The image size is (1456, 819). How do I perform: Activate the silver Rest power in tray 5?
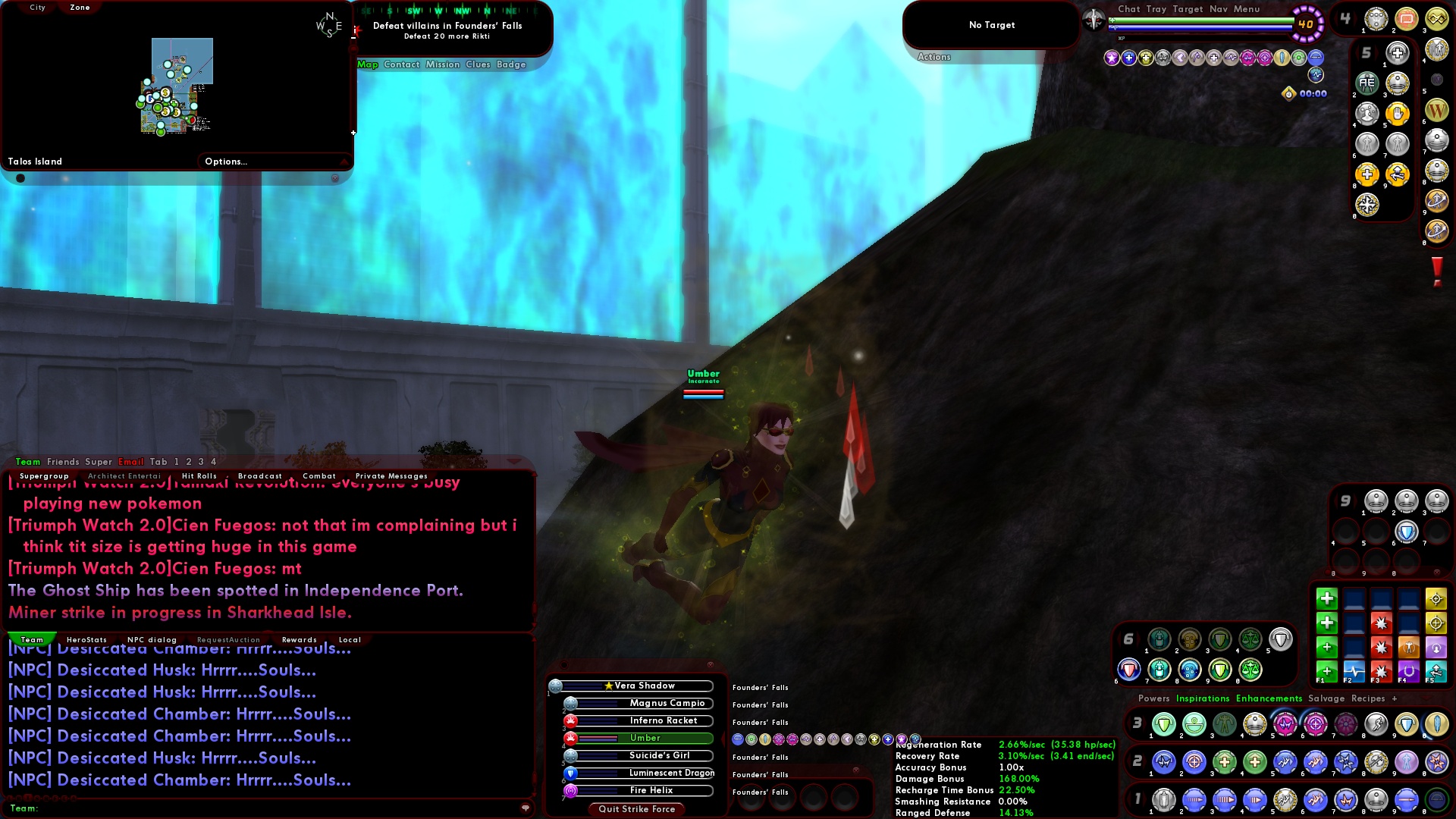[1398, 53]
